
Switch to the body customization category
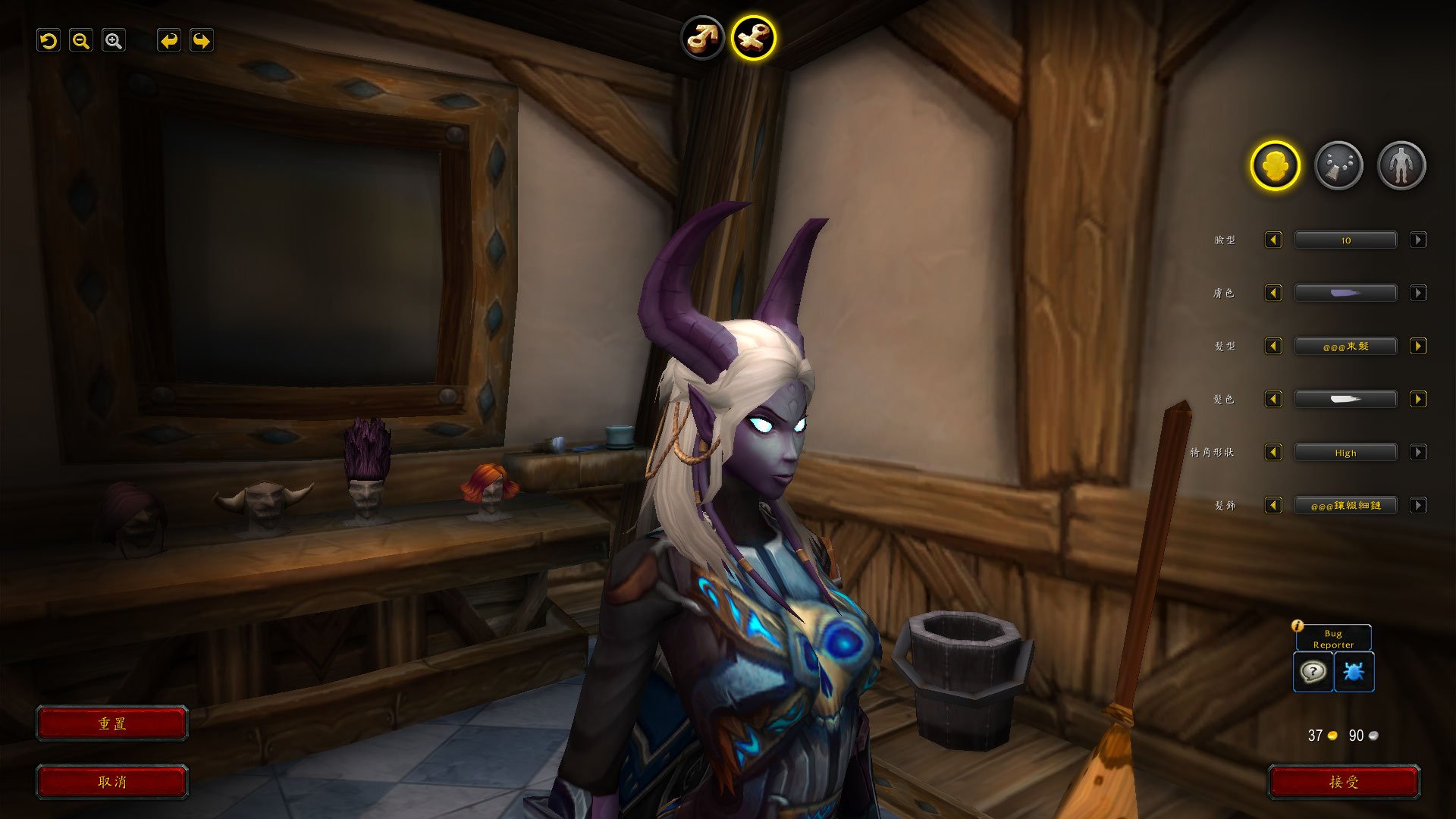(x=1401, y=165)
